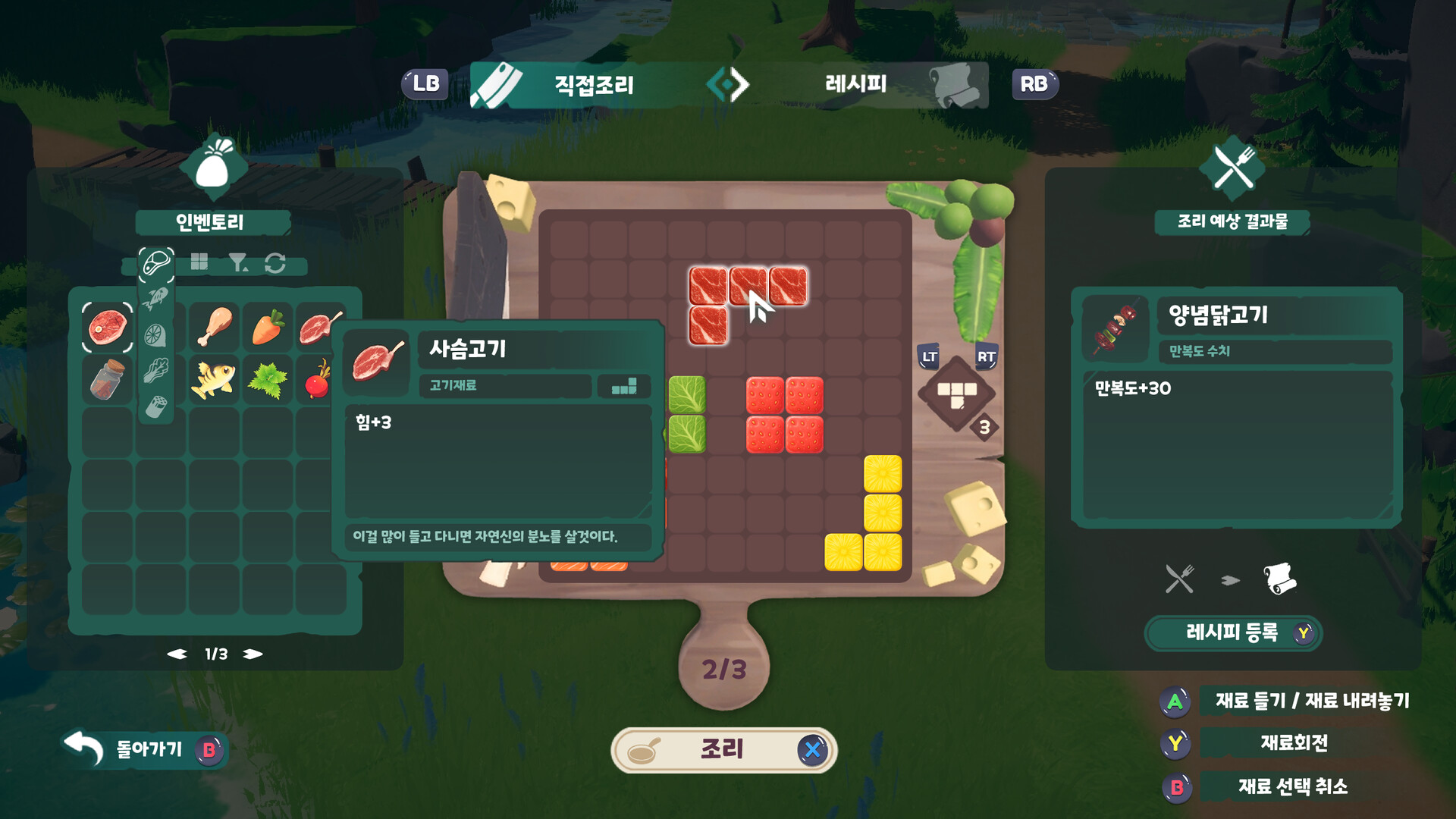
Task: Toggle the inventory filter funnel
Action: [238, 262]
